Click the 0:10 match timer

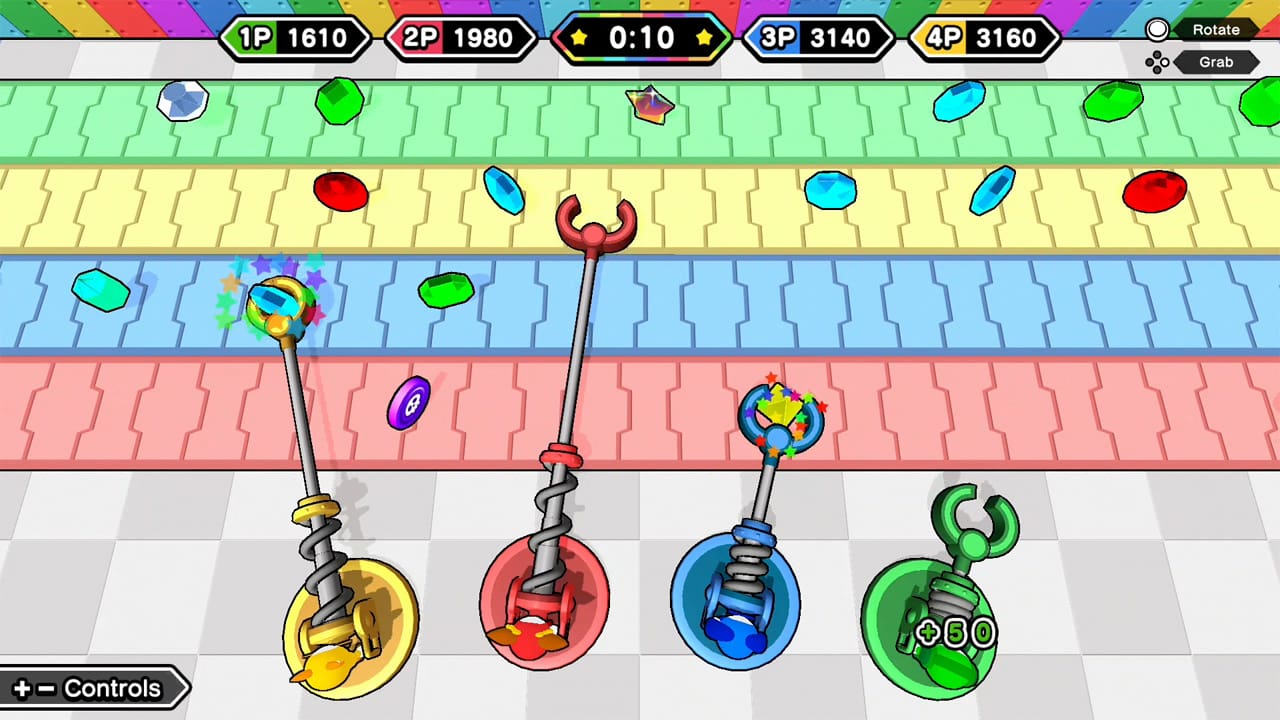(641, 38)
